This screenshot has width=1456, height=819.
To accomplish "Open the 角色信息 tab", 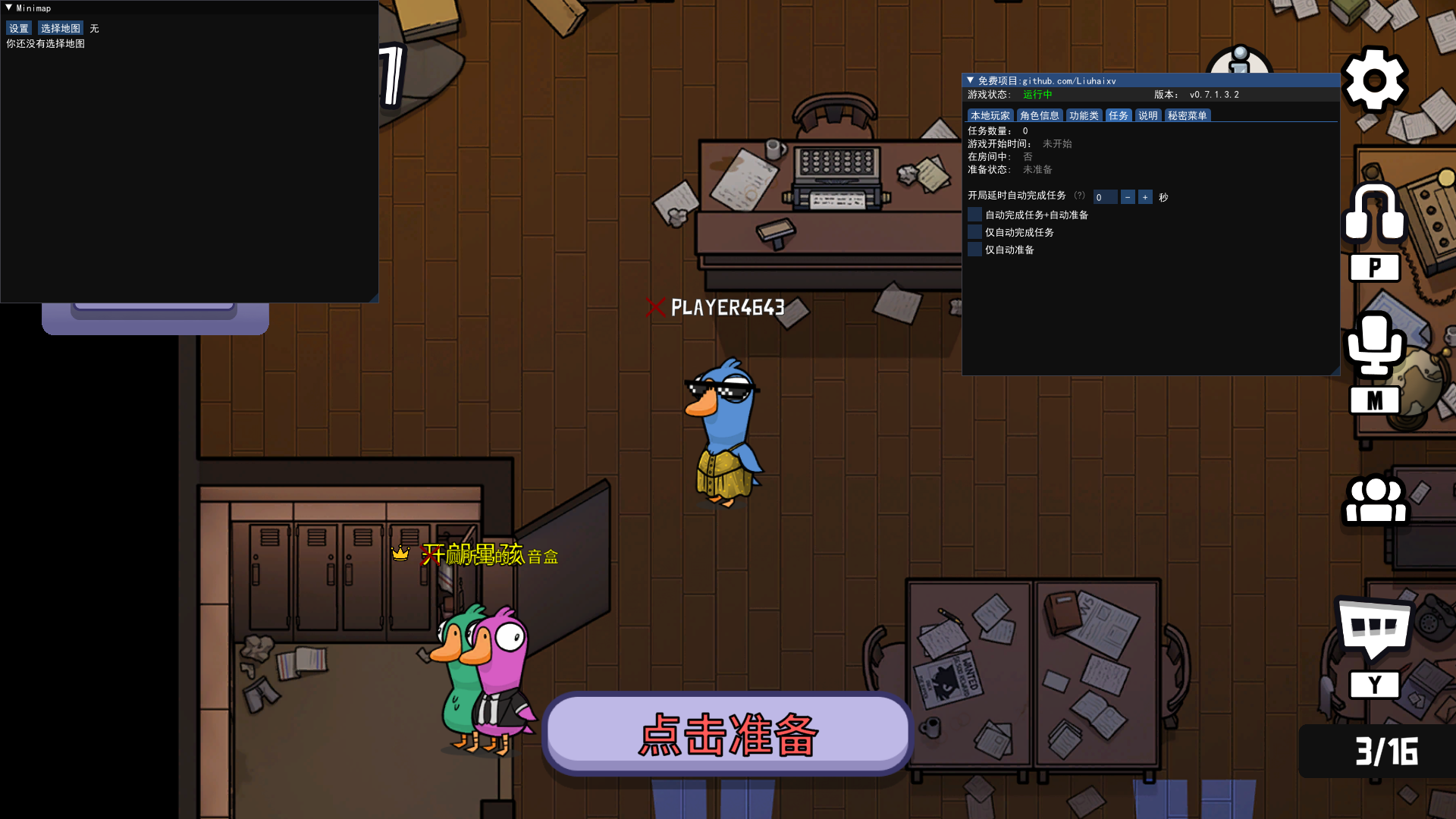I will click(x=1040, y=115).
